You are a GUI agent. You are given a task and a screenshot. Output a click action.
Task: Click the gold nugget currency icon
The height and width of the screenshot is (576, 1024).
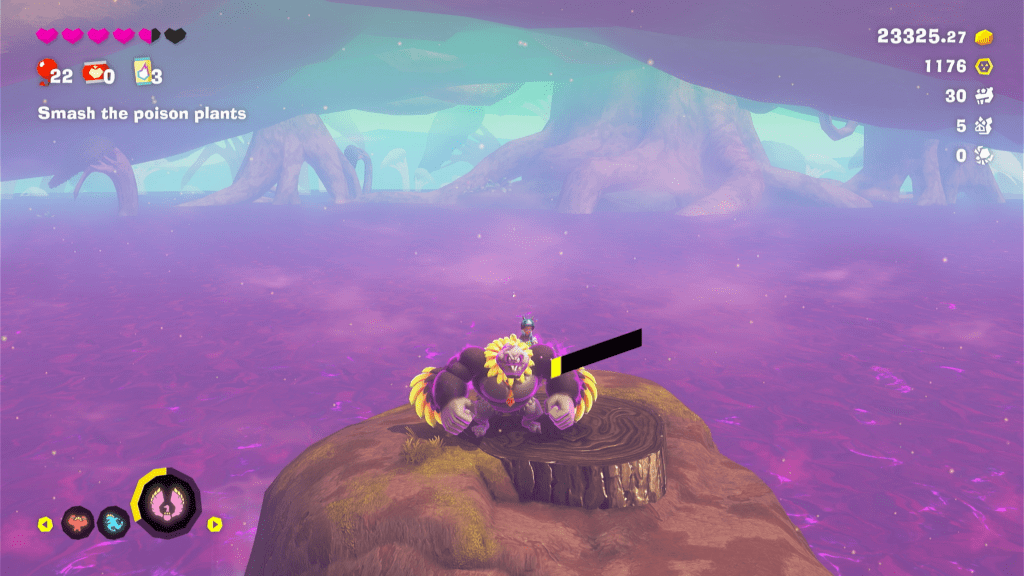tap(984, 37)
